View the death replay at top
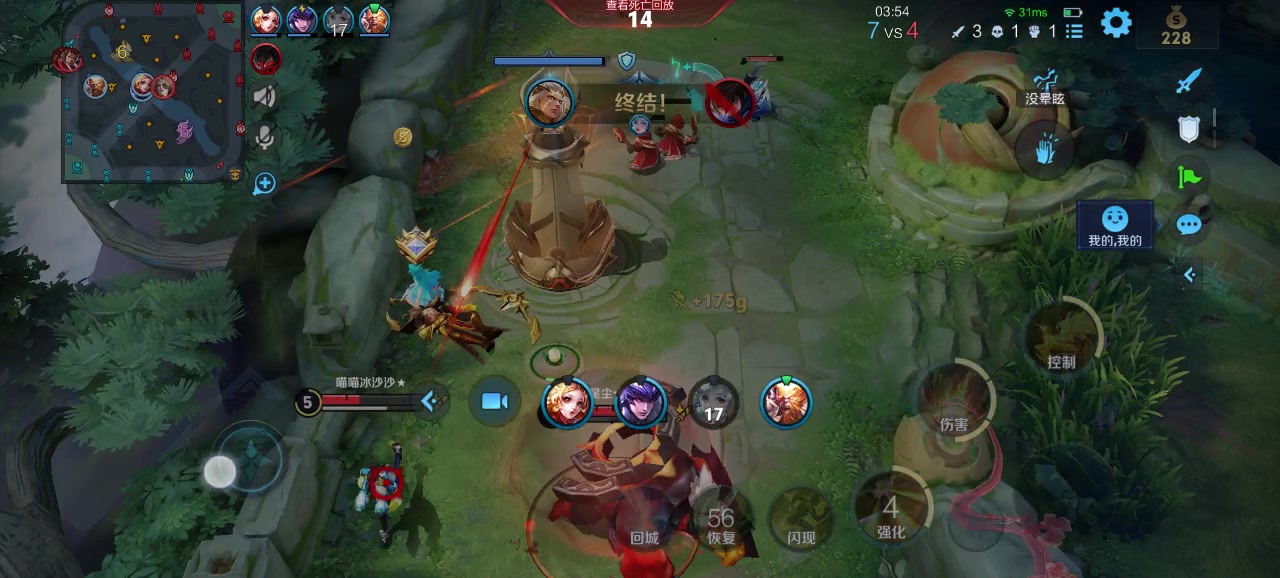This screenshot has height=578, width=1280. click(x=640, y=12)
